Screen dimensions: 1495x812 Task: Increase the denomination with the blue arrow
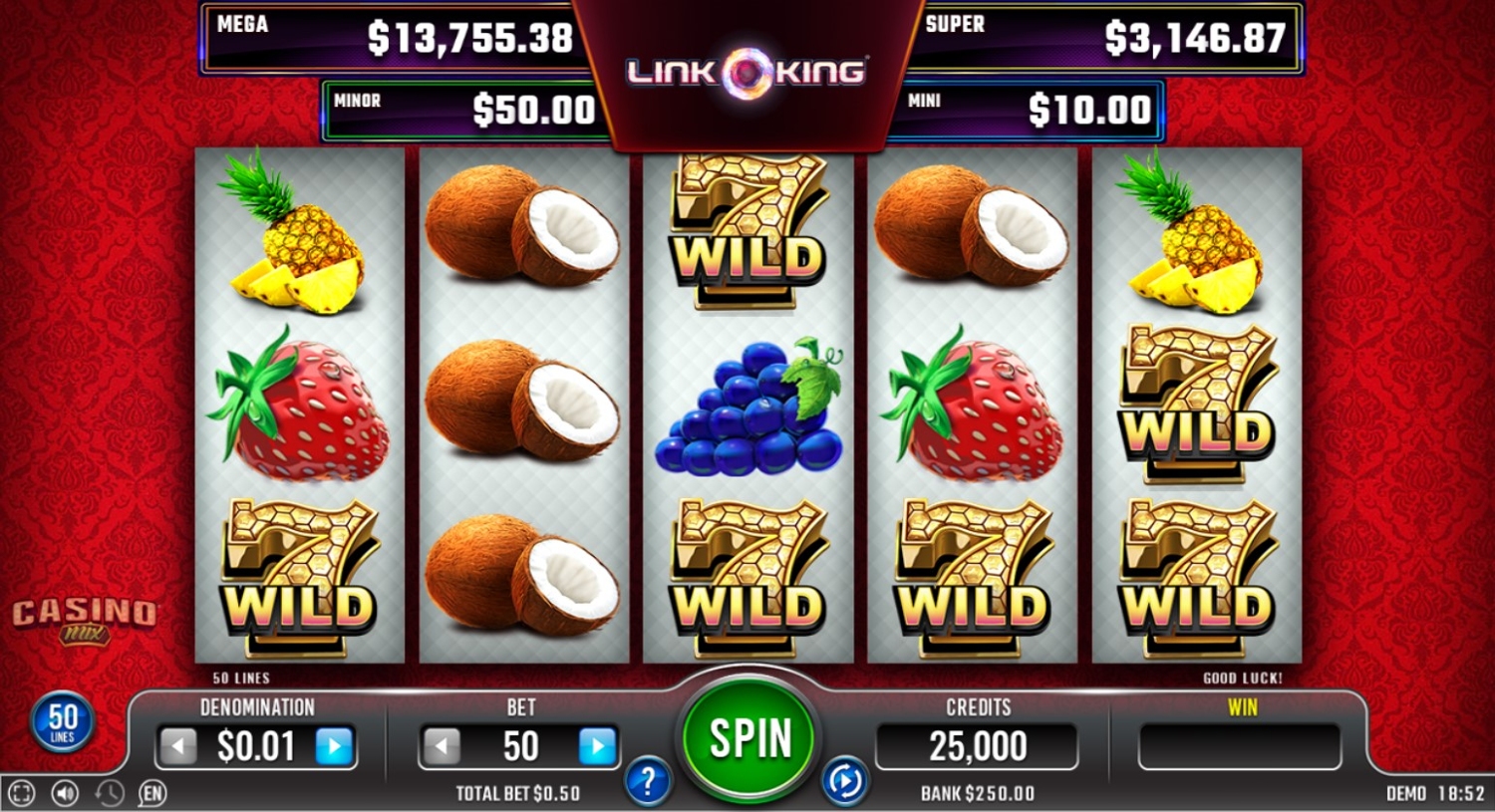tap(335, 746)
